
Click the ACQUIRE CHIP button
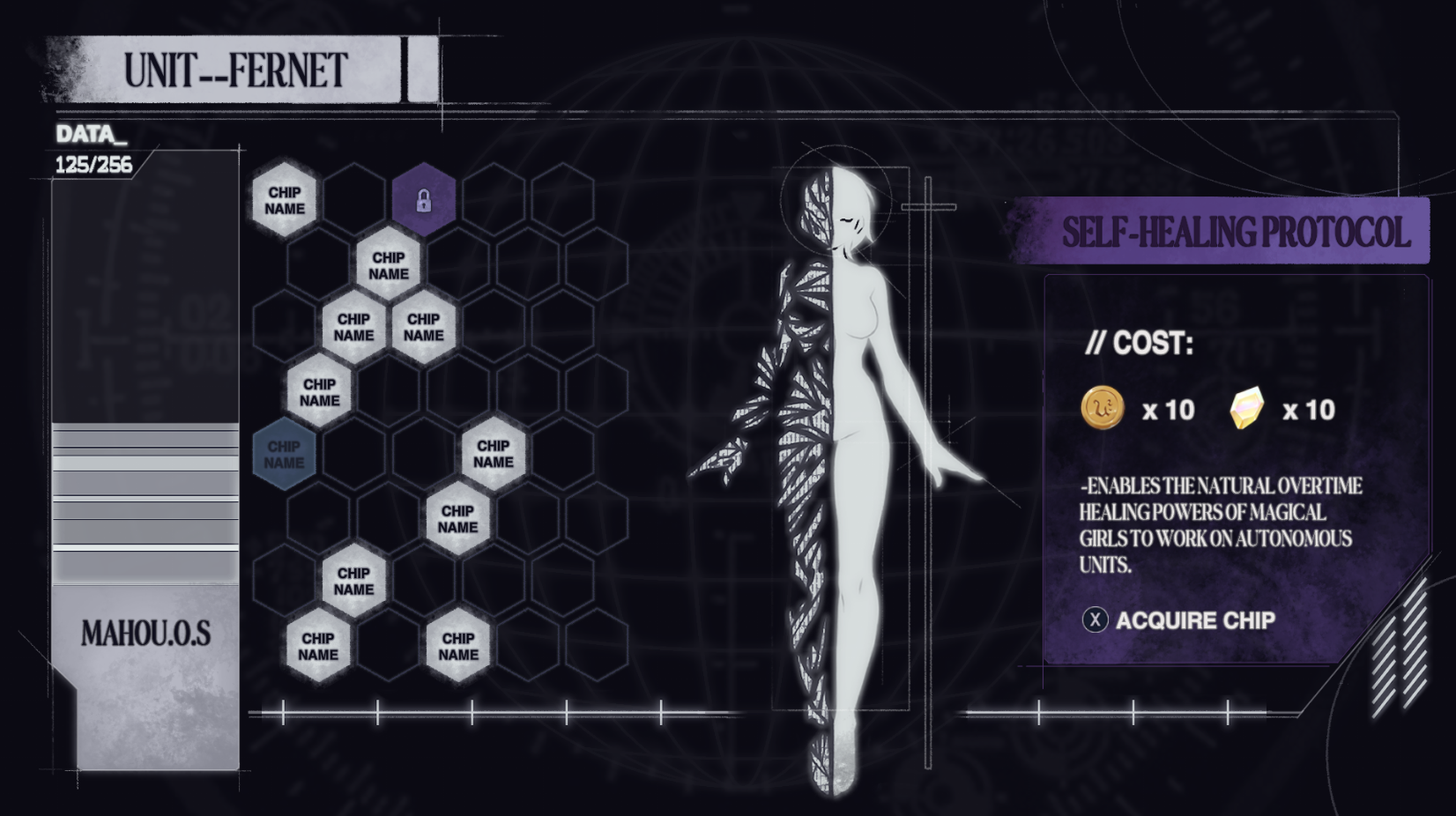[1184, 619]
